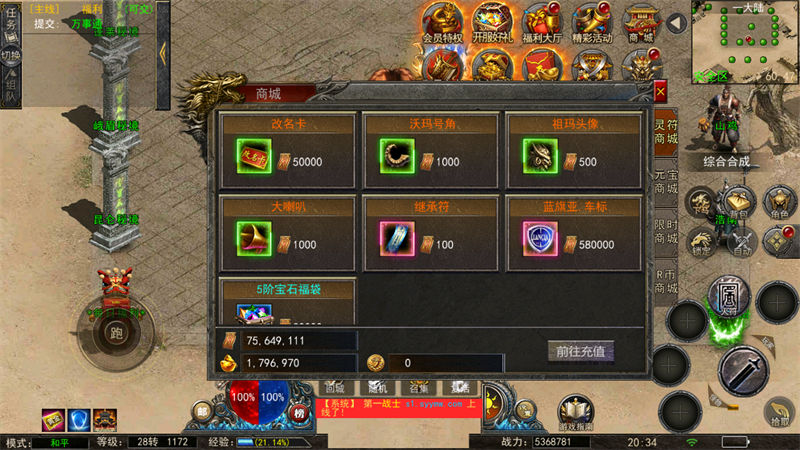Click the minimap in the corner

pos(745,40)
